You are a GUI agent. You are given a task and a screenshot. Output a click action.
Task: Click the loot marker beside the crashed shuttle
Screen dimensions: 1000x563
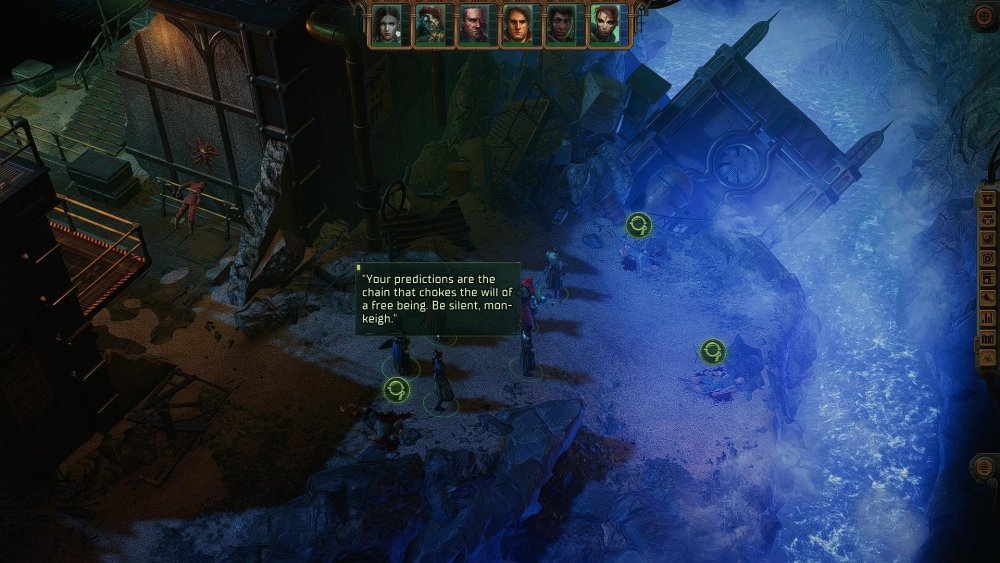(x=638, y=225)
